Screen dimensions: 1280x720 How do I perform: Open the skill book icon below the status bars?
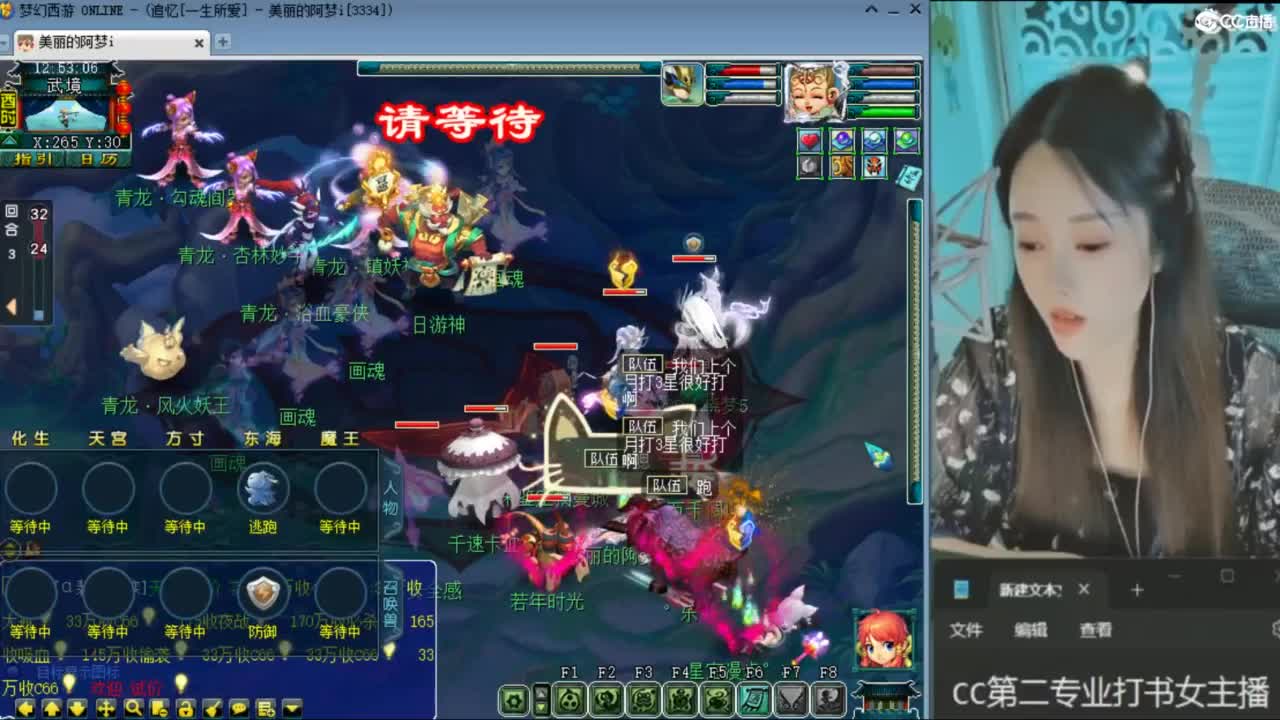908,174
